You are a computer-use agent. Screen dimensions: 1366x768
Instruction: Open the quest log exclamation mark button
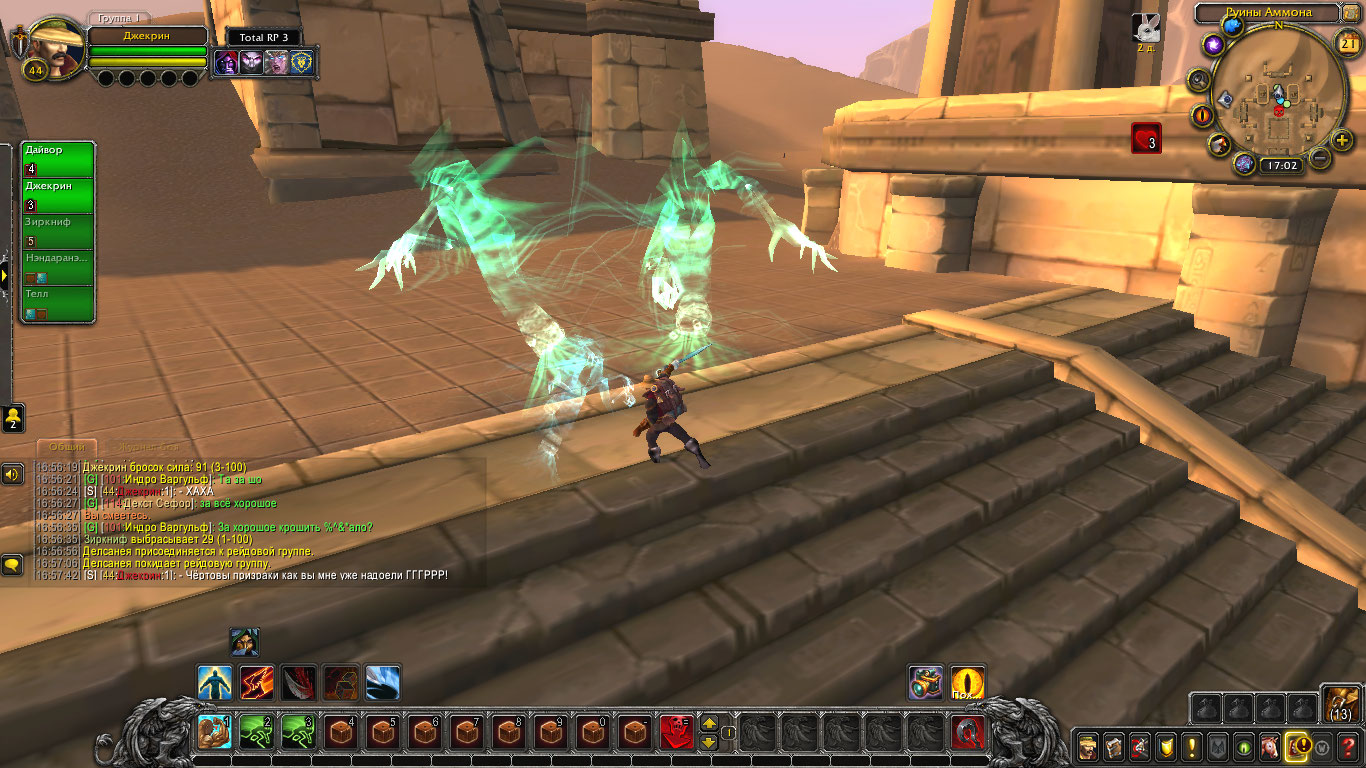1192,746
